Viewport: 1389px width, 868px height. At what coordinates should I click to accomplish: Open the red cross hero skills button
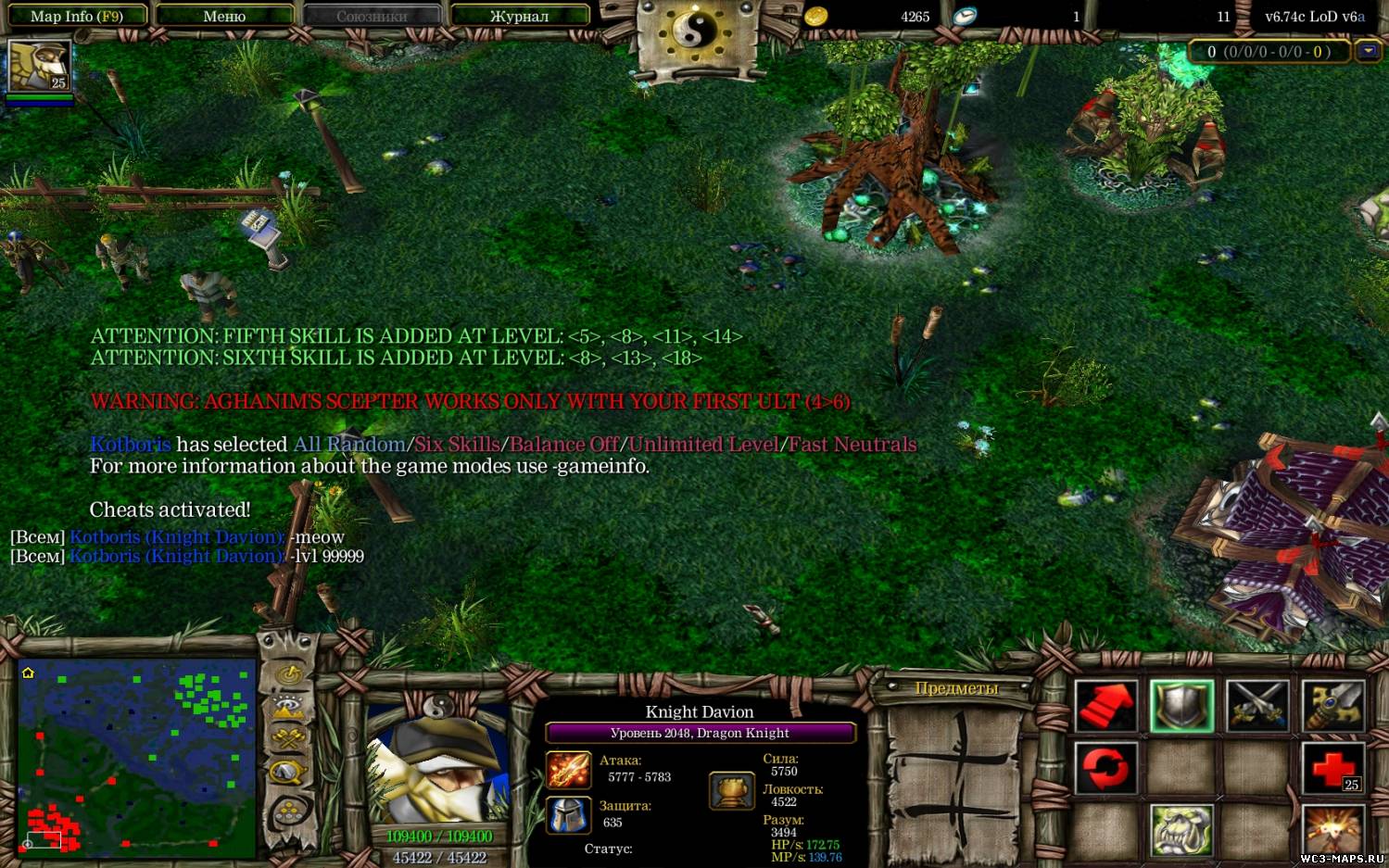point(1333,769)
